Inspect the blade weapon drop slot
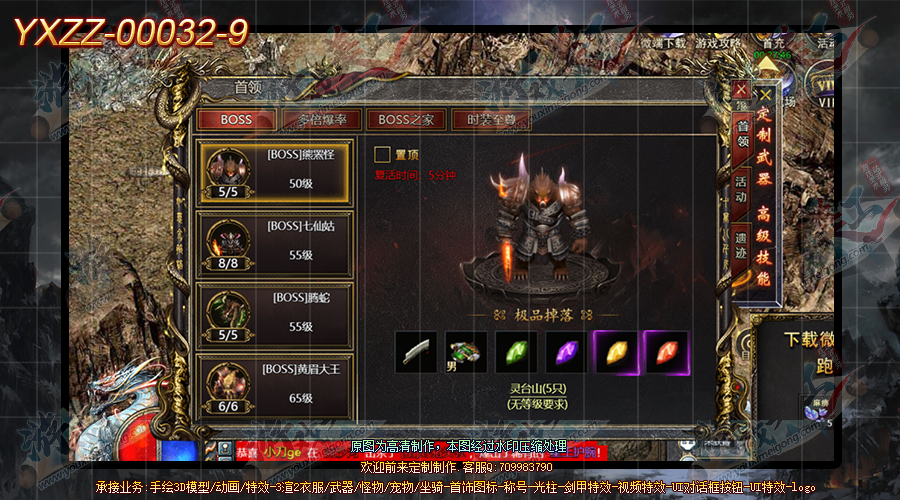Screen dimensions: 900x500 coord(416,352)
